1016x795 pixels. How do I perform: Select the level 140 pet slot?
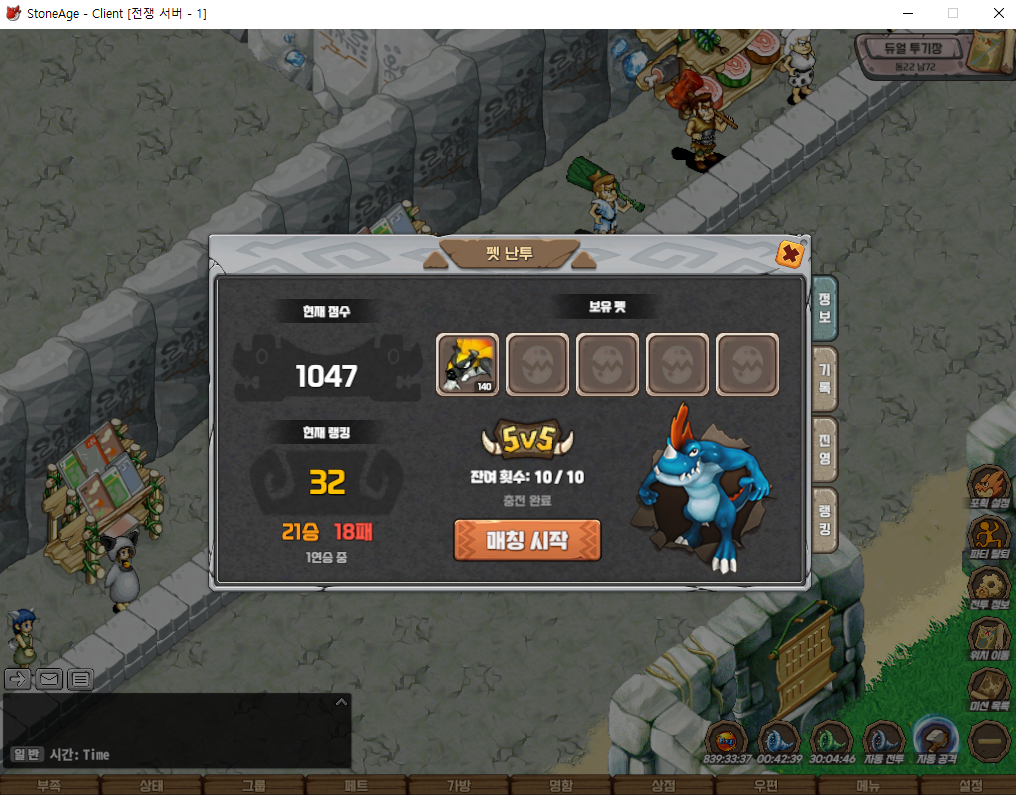(x=468, y=364)
